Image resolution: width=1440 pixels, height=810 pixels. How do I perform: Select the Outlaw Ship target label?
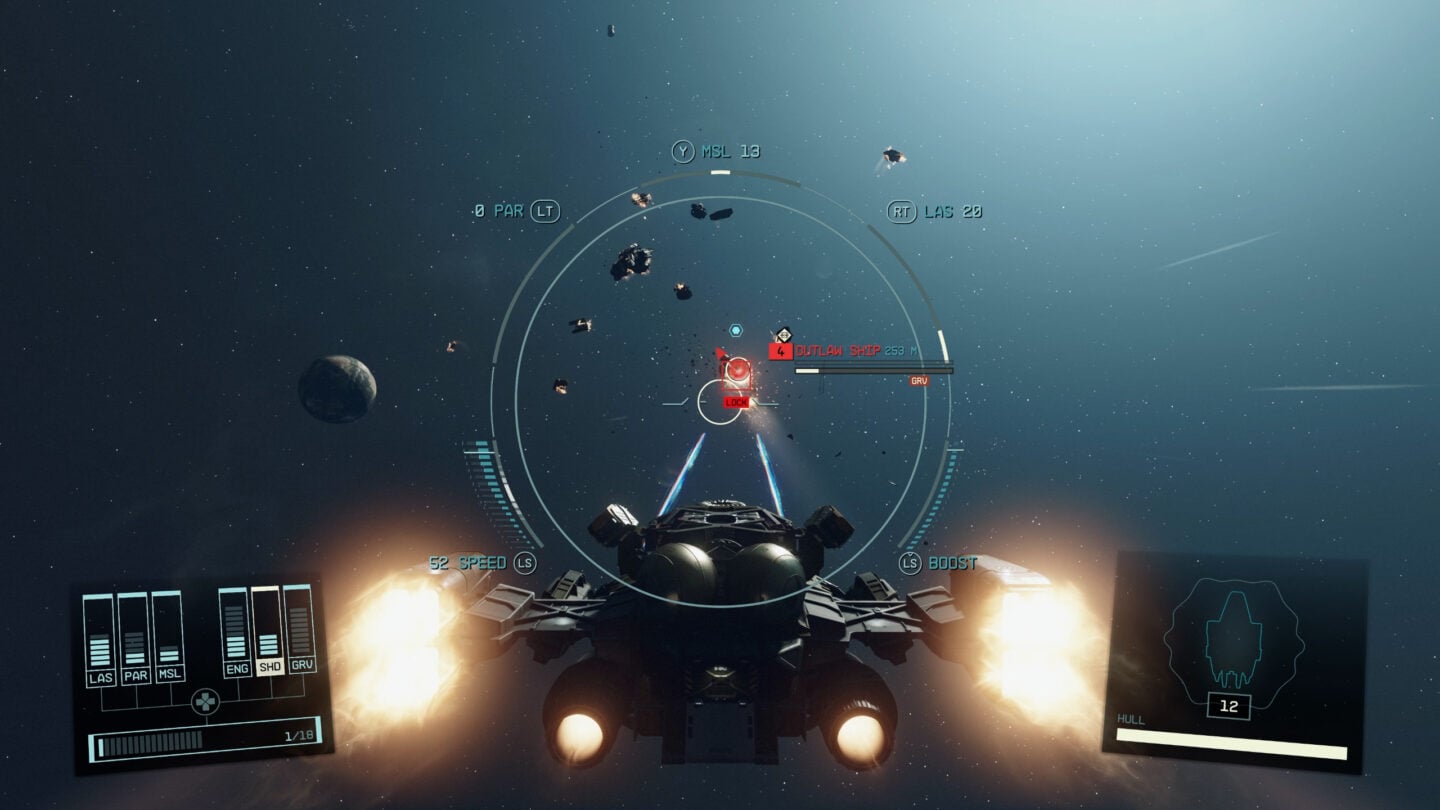(x=841, y=351)
